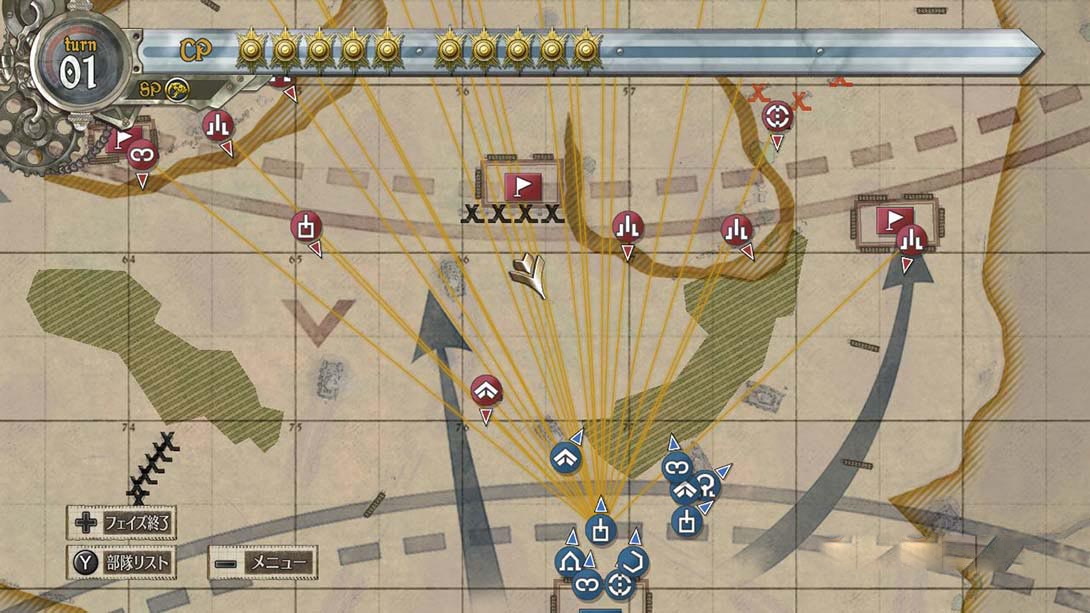Pick the blue allied APC unit icon

coord(571,561)
